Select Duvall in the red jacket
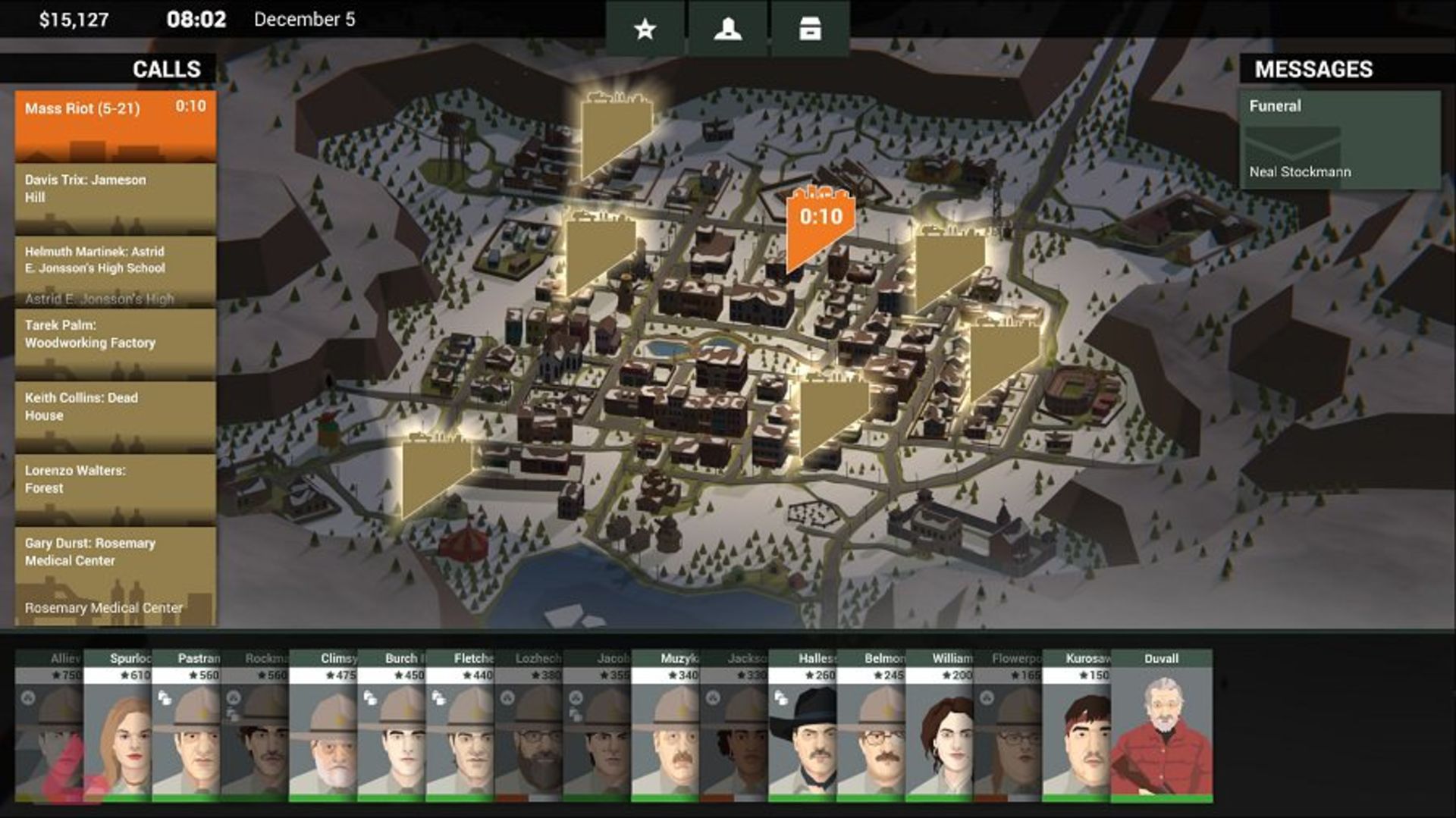Viewport: 1456px width, 818px height. (x=1162, y=728)
